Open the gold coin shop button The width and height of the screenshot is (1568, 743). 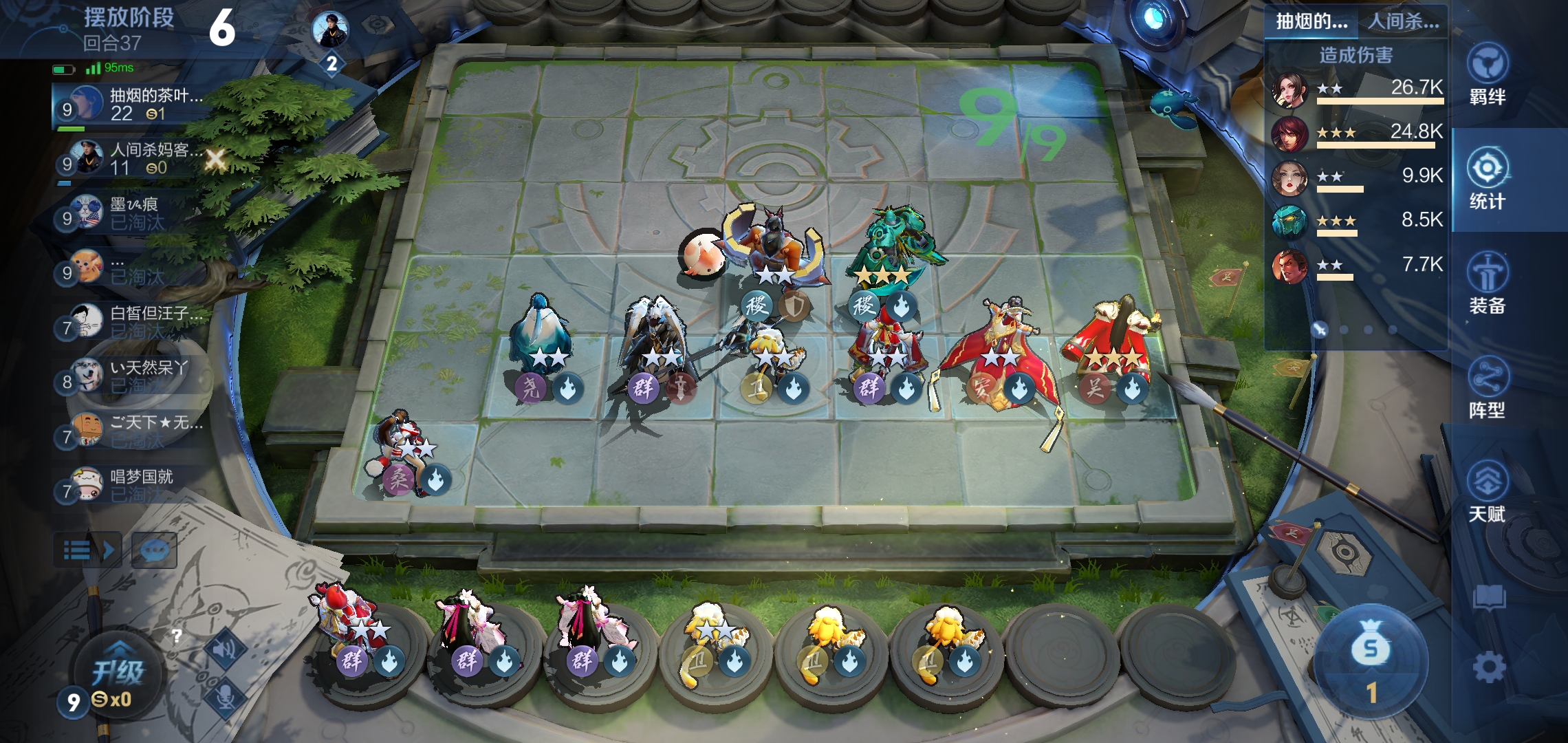point(1371,662)
